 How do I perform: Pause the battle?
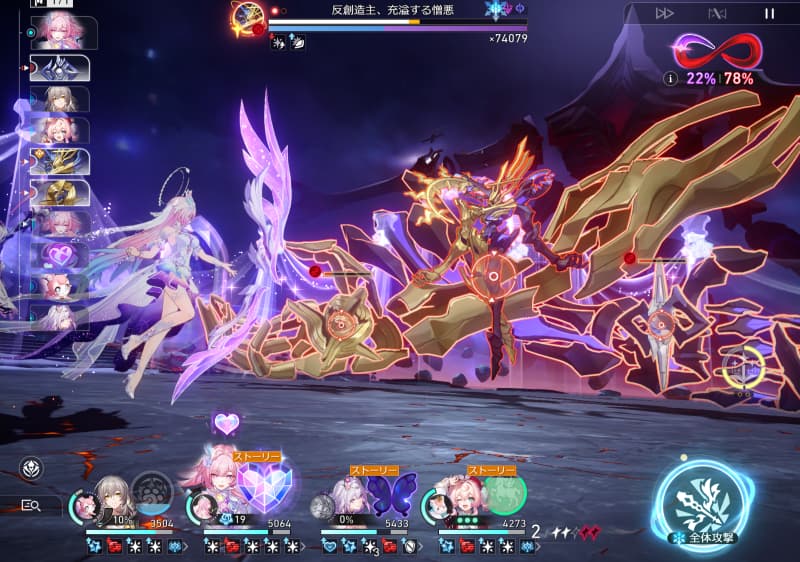click(769, 14)
